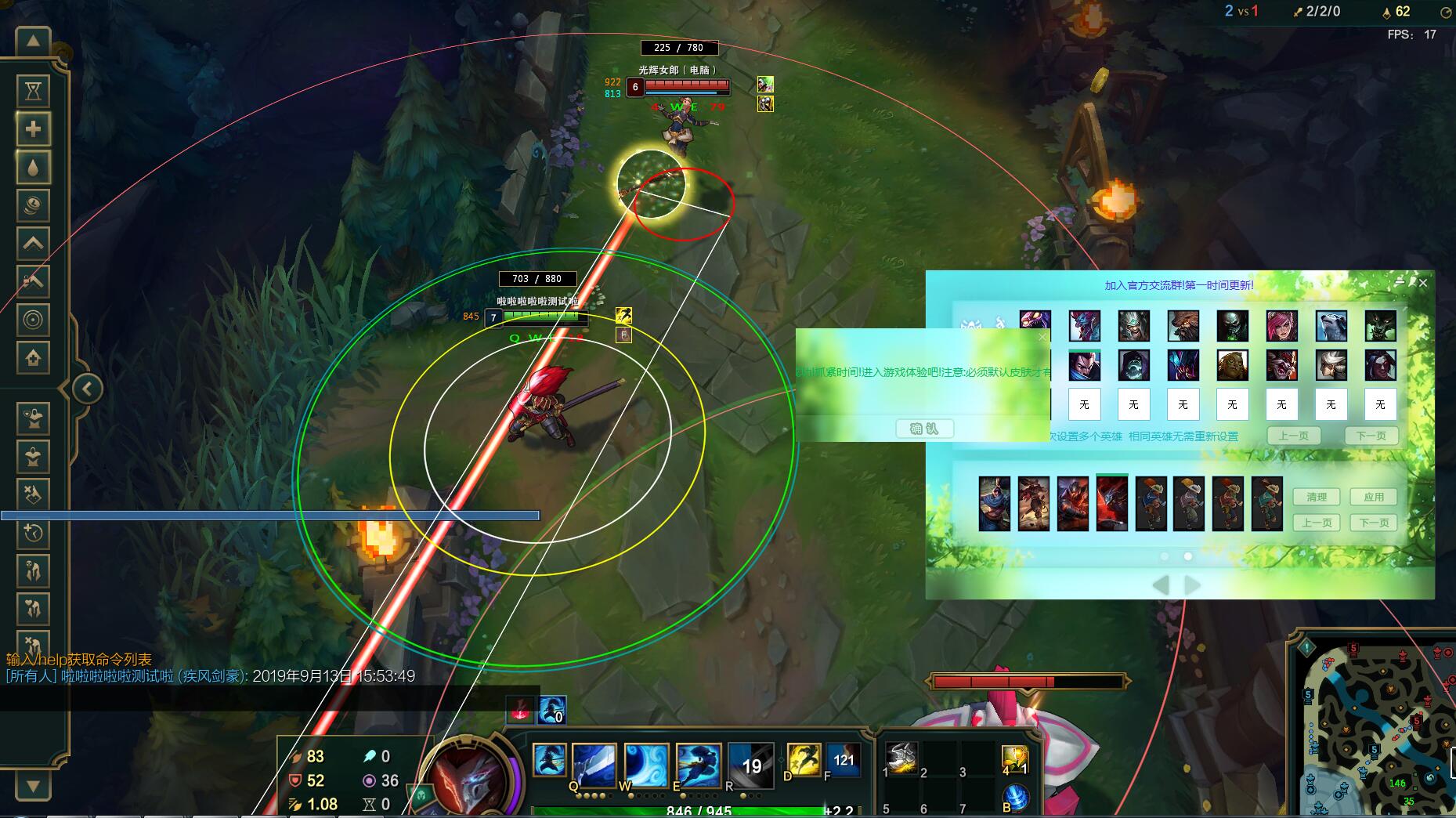Confirm the popup with 确认 button
1456x818 pixels.
click(x=924, y=429)
